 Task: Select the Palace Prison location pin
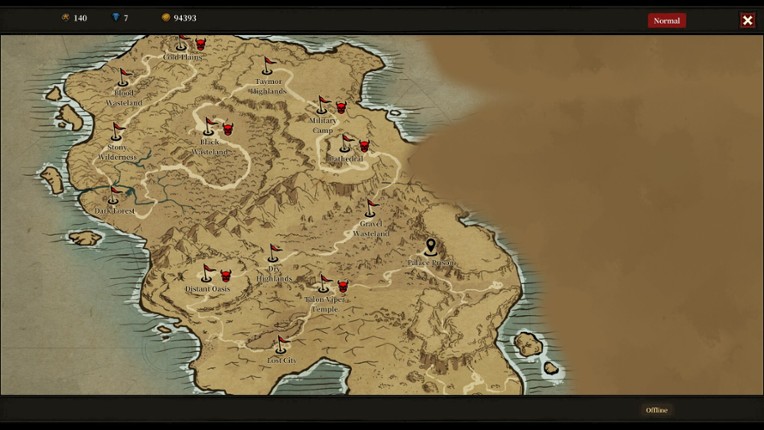point(431,247)
